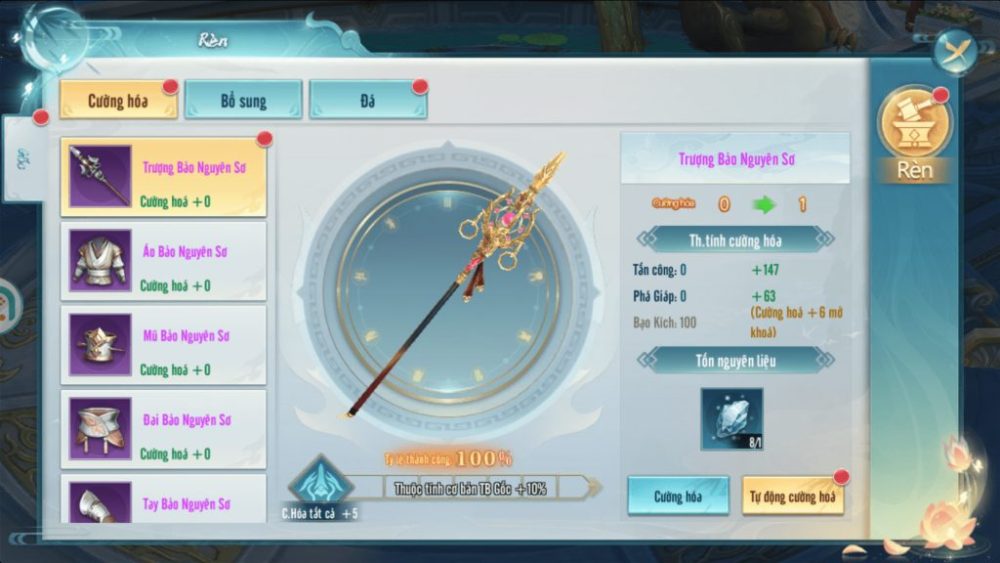Select Trượng Bảo Nguyên Sơ equipment row

coord(164,177)
